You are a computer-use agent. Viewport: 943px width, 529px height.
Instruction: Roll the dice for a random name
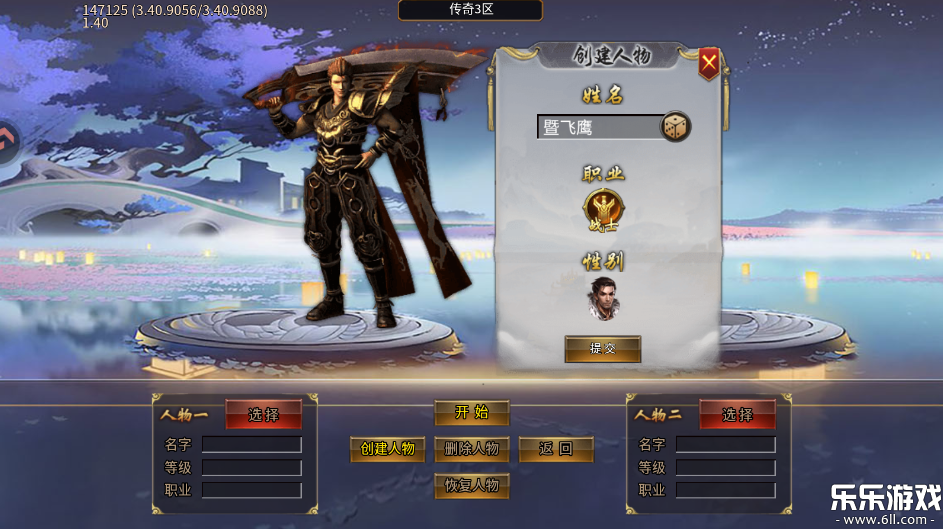(x=676, y=127)
